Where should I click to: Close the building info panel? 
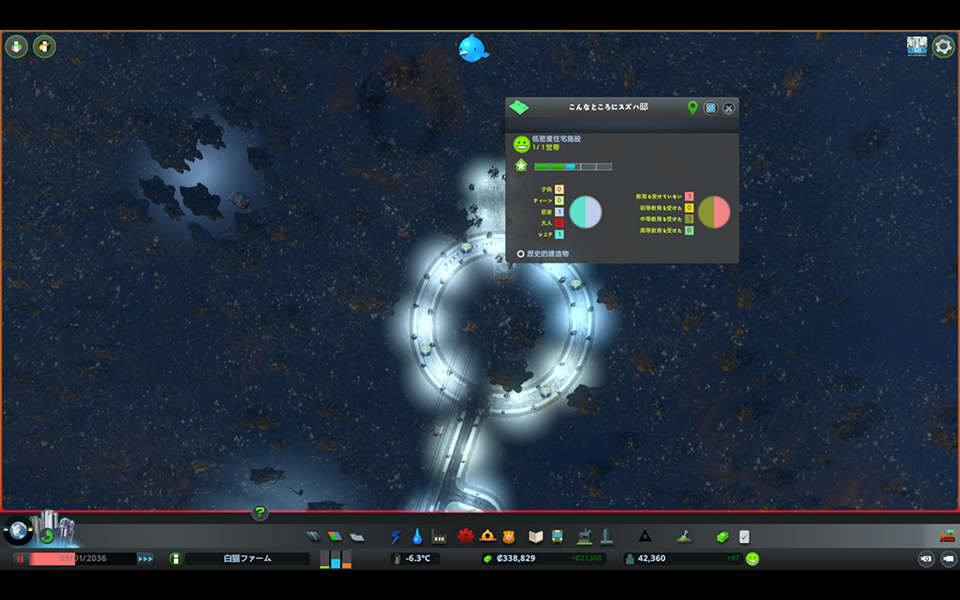(729, 108)
